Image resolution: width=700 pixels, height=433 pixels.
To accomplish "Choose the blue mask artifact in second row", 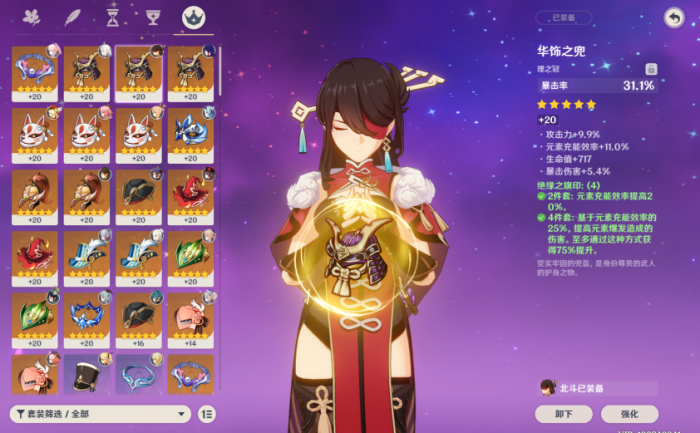I will click(189, 131).
